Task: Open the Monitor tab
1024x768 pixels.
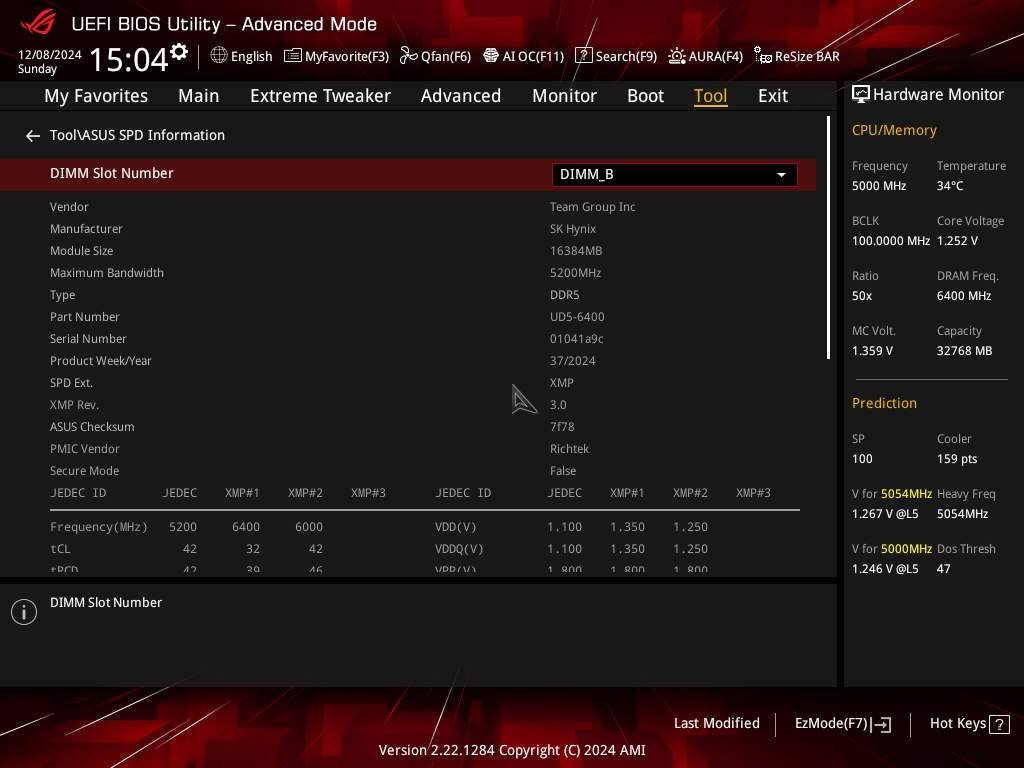Action: tap(564, 96)
